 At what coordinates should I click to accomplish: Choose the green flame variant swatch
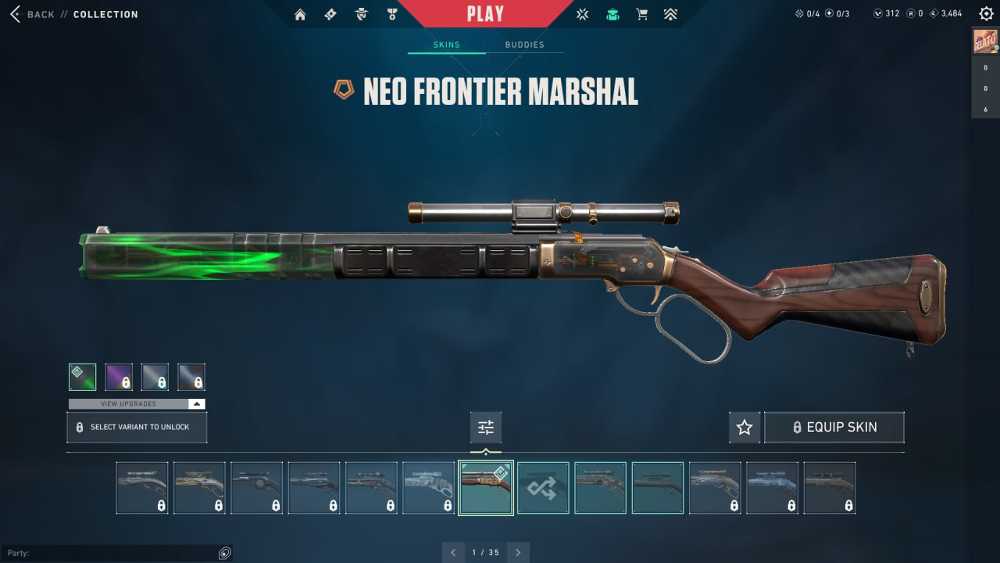[x=83, y=377]
